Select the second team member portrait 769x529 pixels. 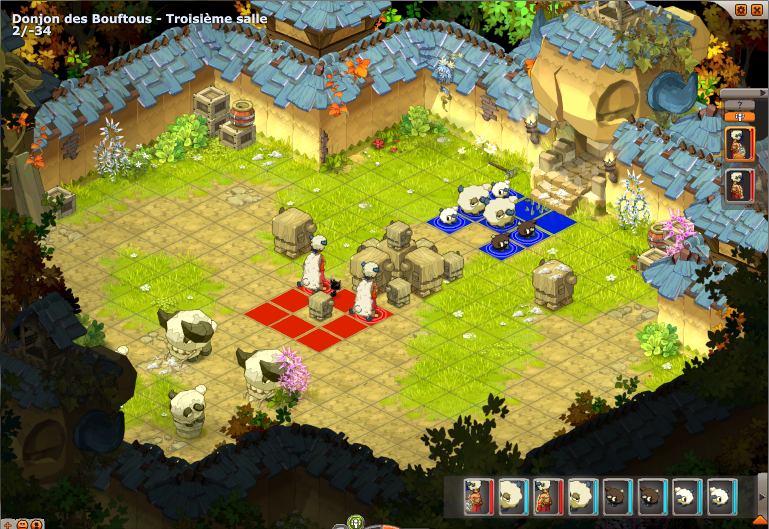(739, 185)
